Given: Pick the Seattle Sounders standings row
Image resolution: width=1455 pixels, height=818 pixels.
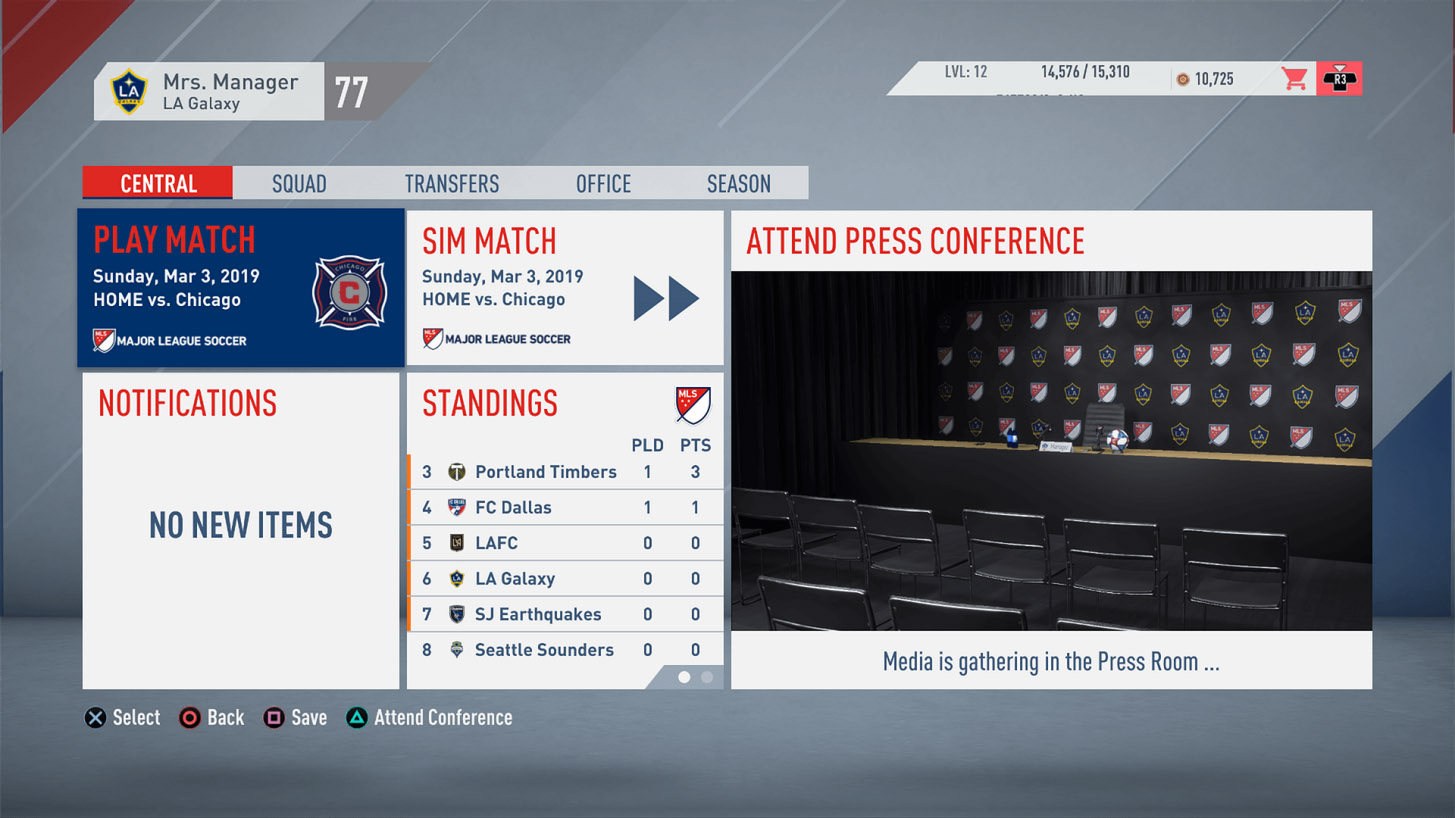Looking at the screenshot, I should (565, 650).
